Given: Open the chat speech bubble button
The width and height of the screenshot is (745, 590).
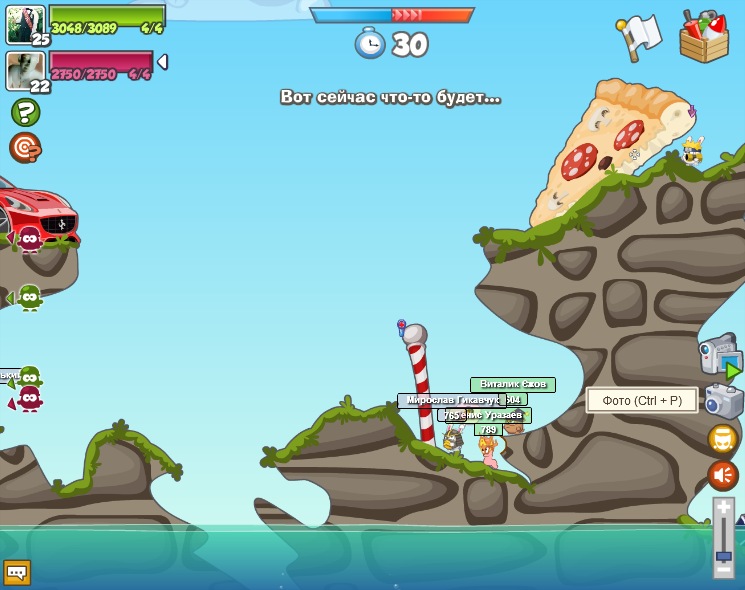Looking at the screenshot, I should (x=17, y=572).
